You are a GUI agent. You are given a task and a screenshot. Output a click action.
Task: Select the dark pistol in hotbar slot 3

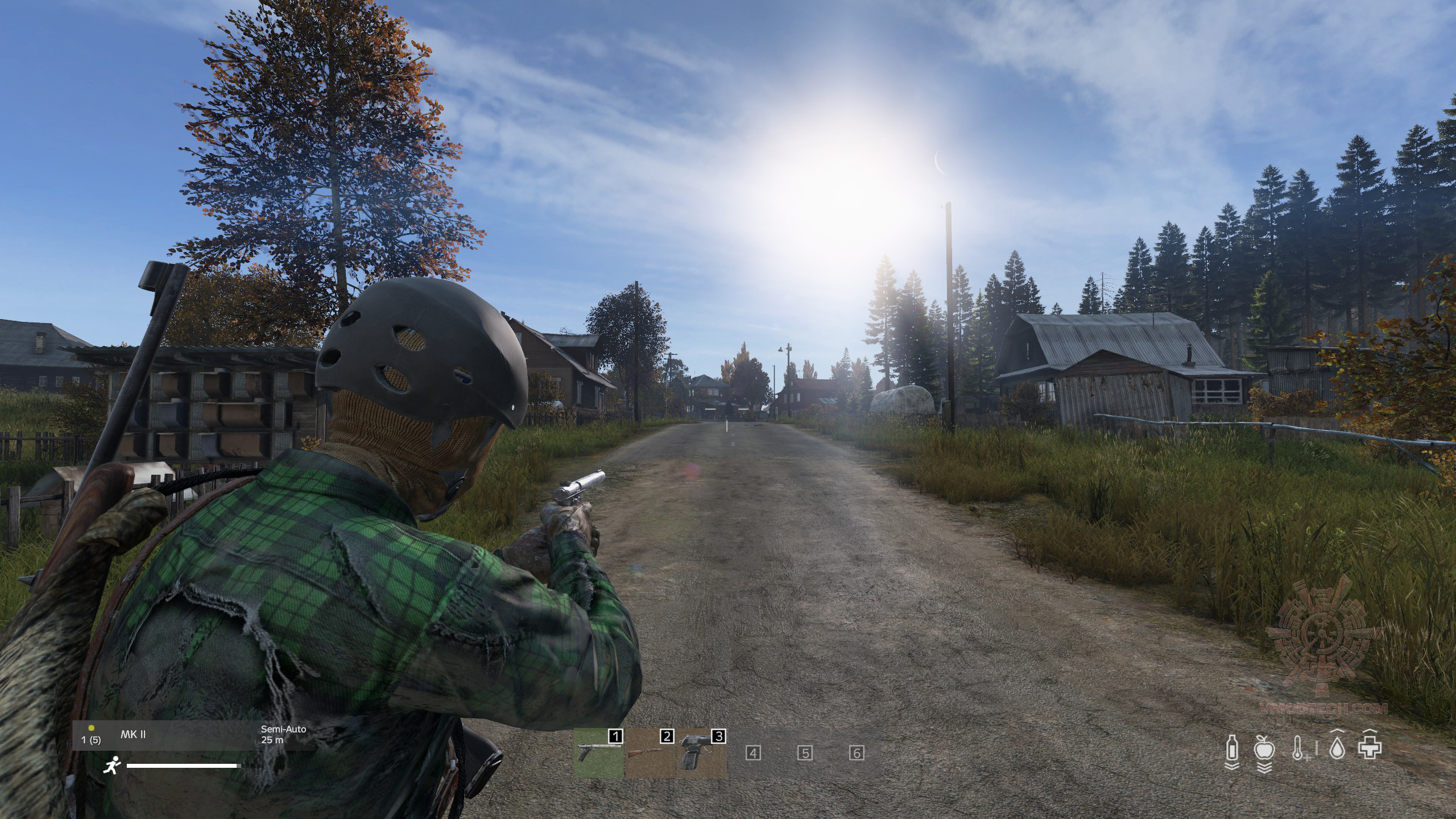(701, 753)
